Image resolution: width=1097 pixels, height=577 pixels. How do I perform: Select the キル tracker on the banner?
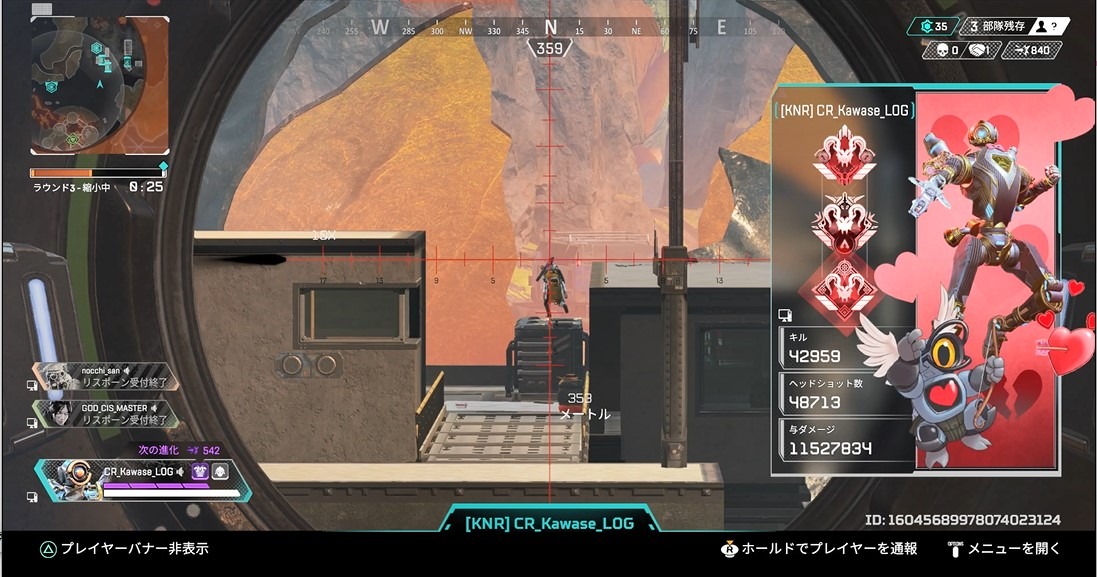pyautogui.click(x=845, y=349)
